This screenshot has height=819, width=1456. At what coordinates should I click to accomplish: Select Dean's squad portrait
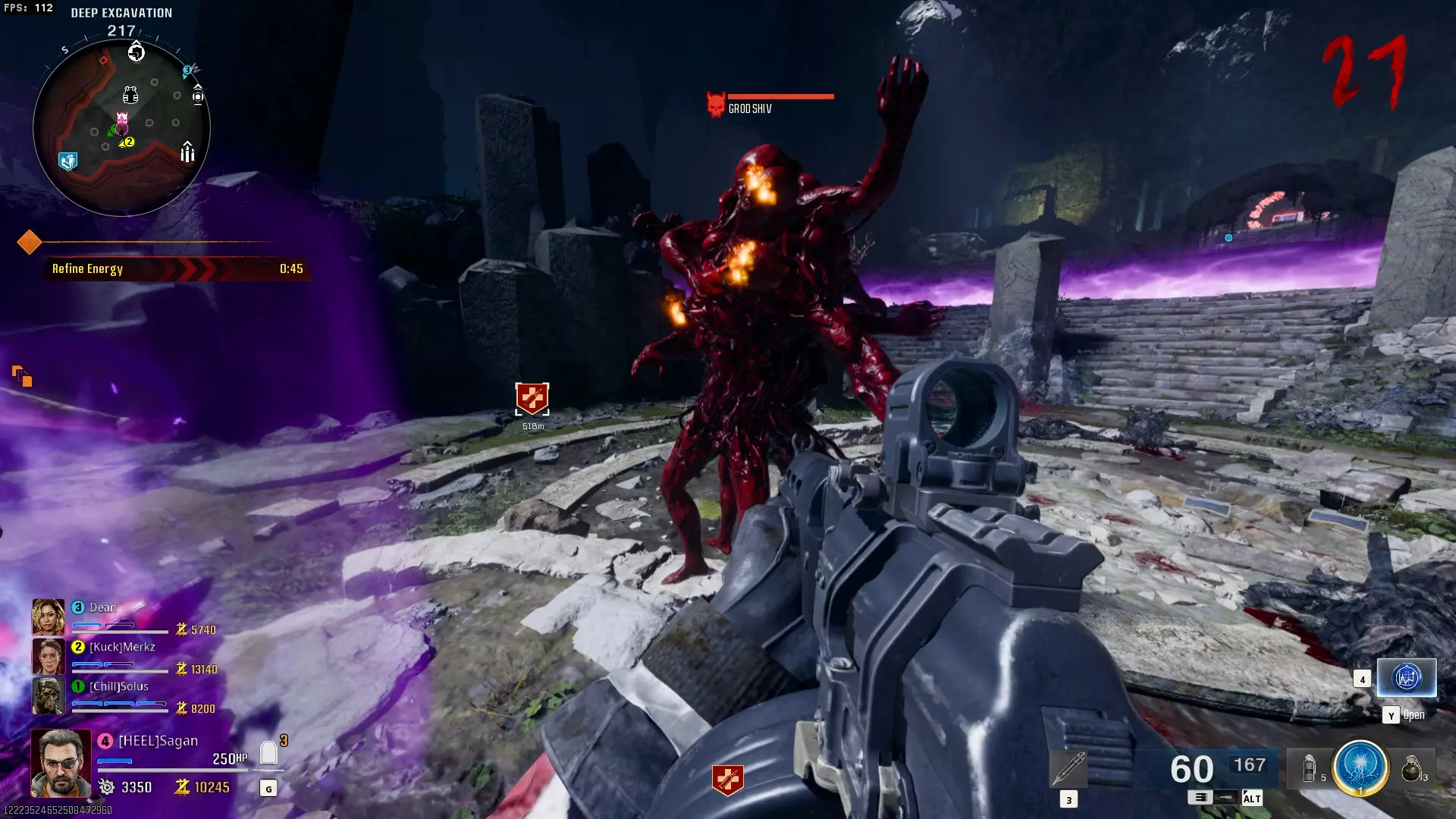[48, 617]
